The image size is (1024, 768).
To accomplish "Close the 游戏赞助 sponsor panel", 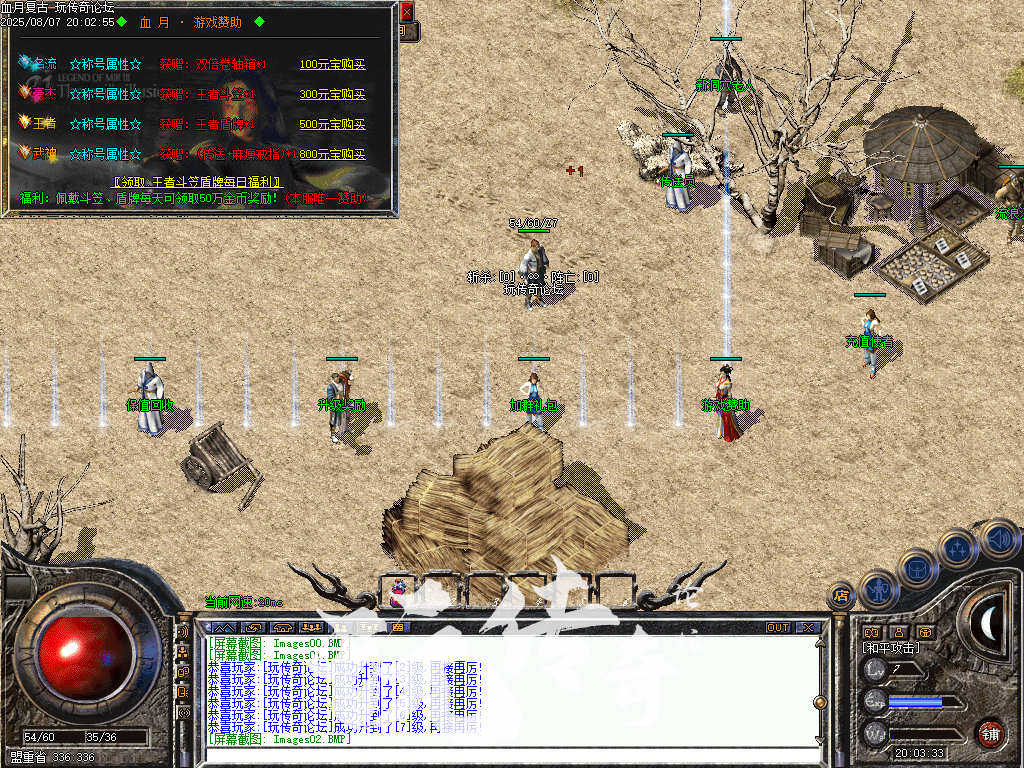I will (407, 12).
